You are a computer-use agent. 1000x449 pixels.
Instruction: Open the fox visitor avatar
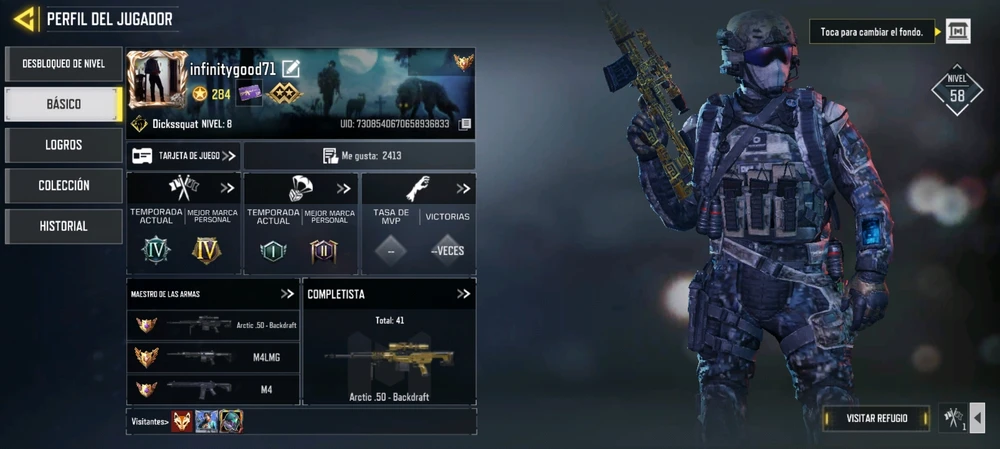182,422
